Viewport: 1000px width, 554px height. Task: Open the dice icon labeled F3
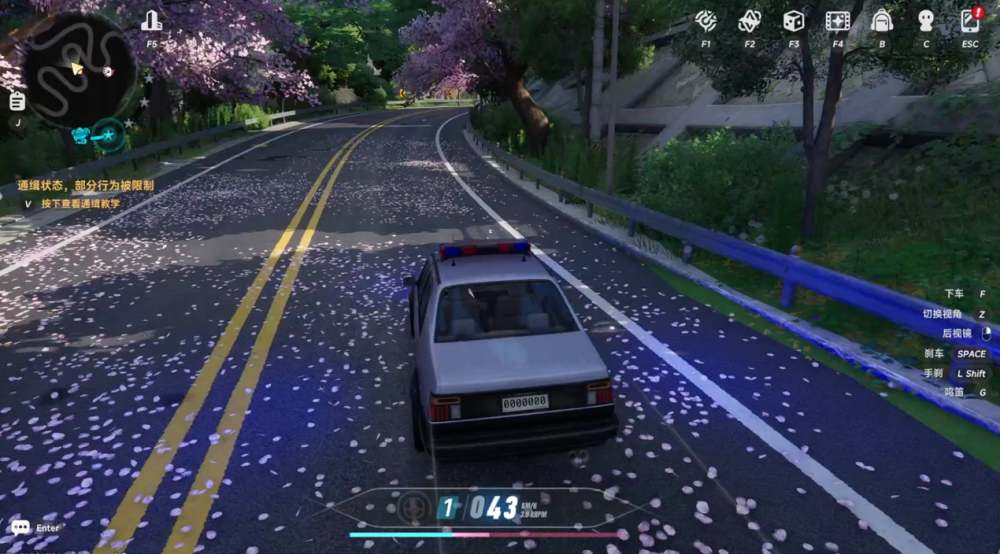click(x=794, y=21)
